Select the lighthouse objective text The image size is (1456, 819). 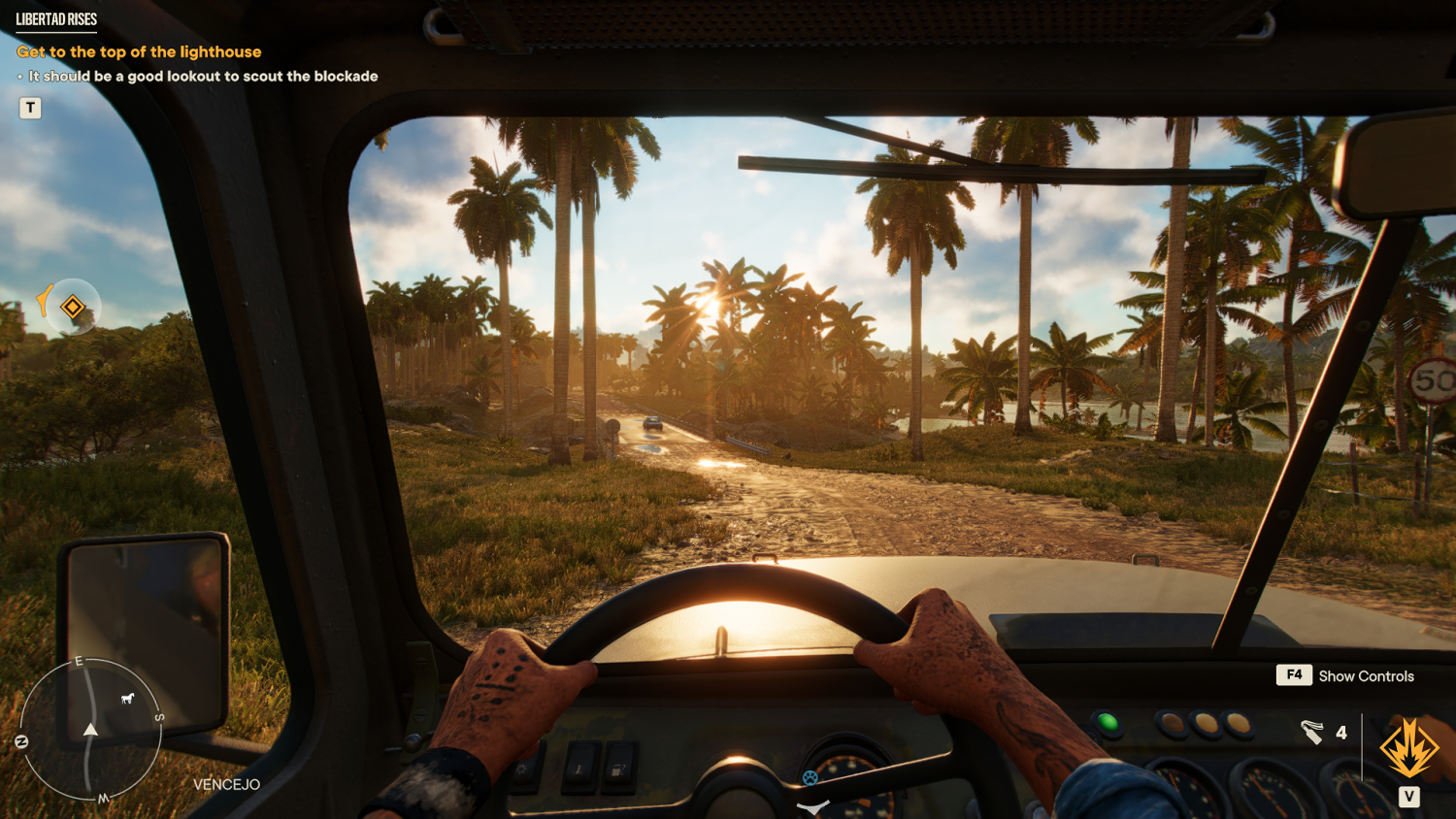pos(139,52)
